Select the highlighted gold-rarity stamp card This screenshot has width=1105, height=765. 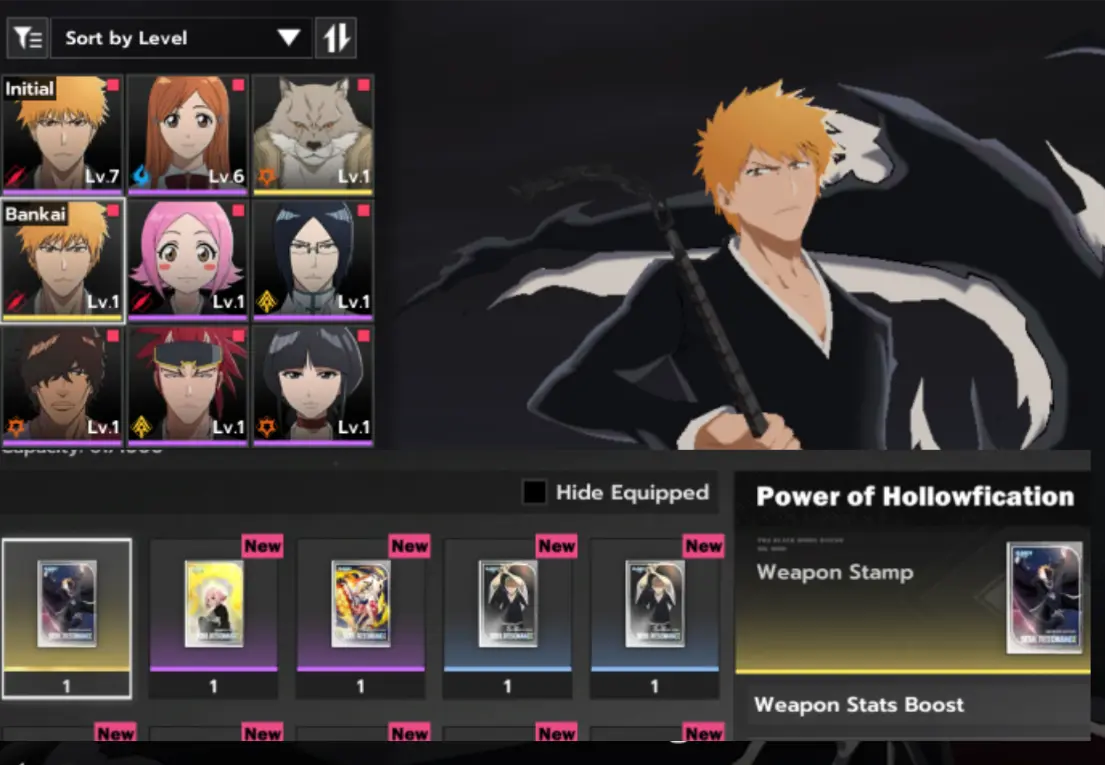pyautogui.click(x=66, y=604)
